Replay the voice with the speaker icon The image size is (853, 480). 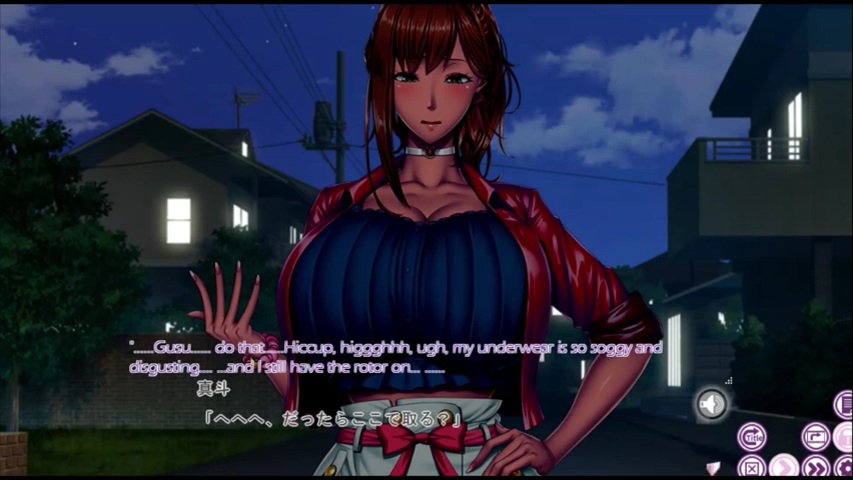712,404
